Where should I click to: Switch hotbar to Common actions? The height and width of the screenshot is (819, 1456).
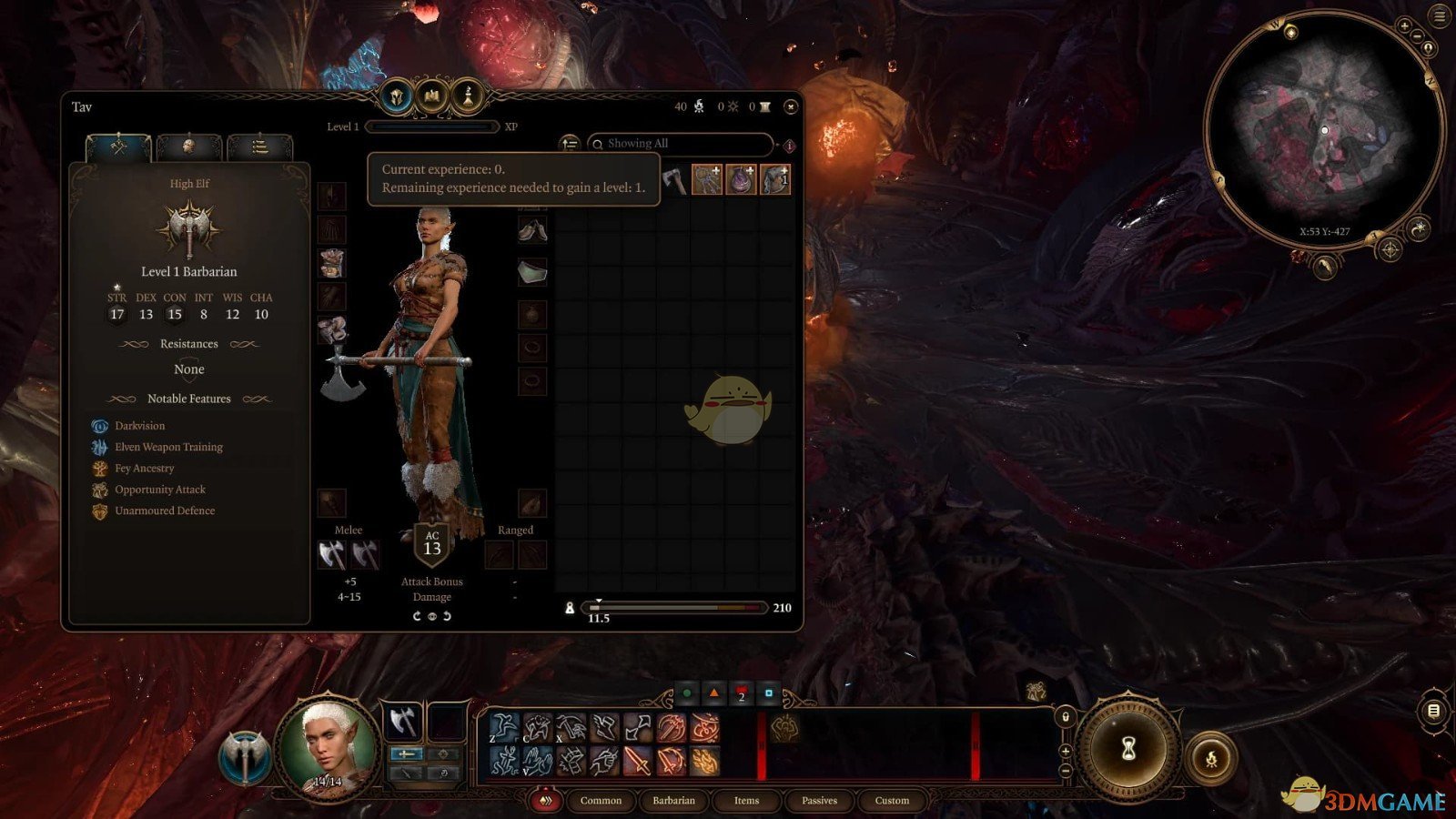pos(601,801)
